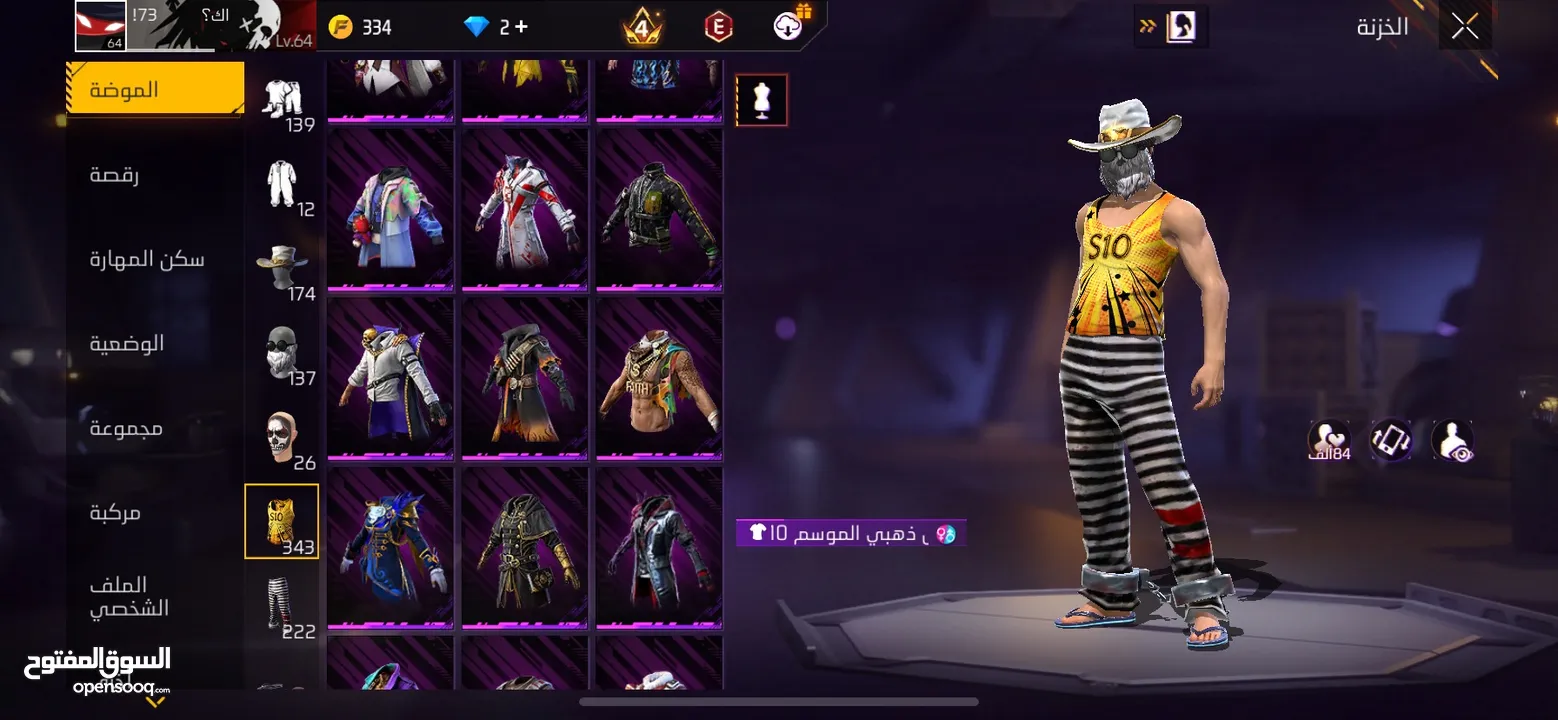Image resolution: width=1558 pixels, height=720 pixels.
Task: Pick the blue and gold royal coat
Action: tap(391, 548)
